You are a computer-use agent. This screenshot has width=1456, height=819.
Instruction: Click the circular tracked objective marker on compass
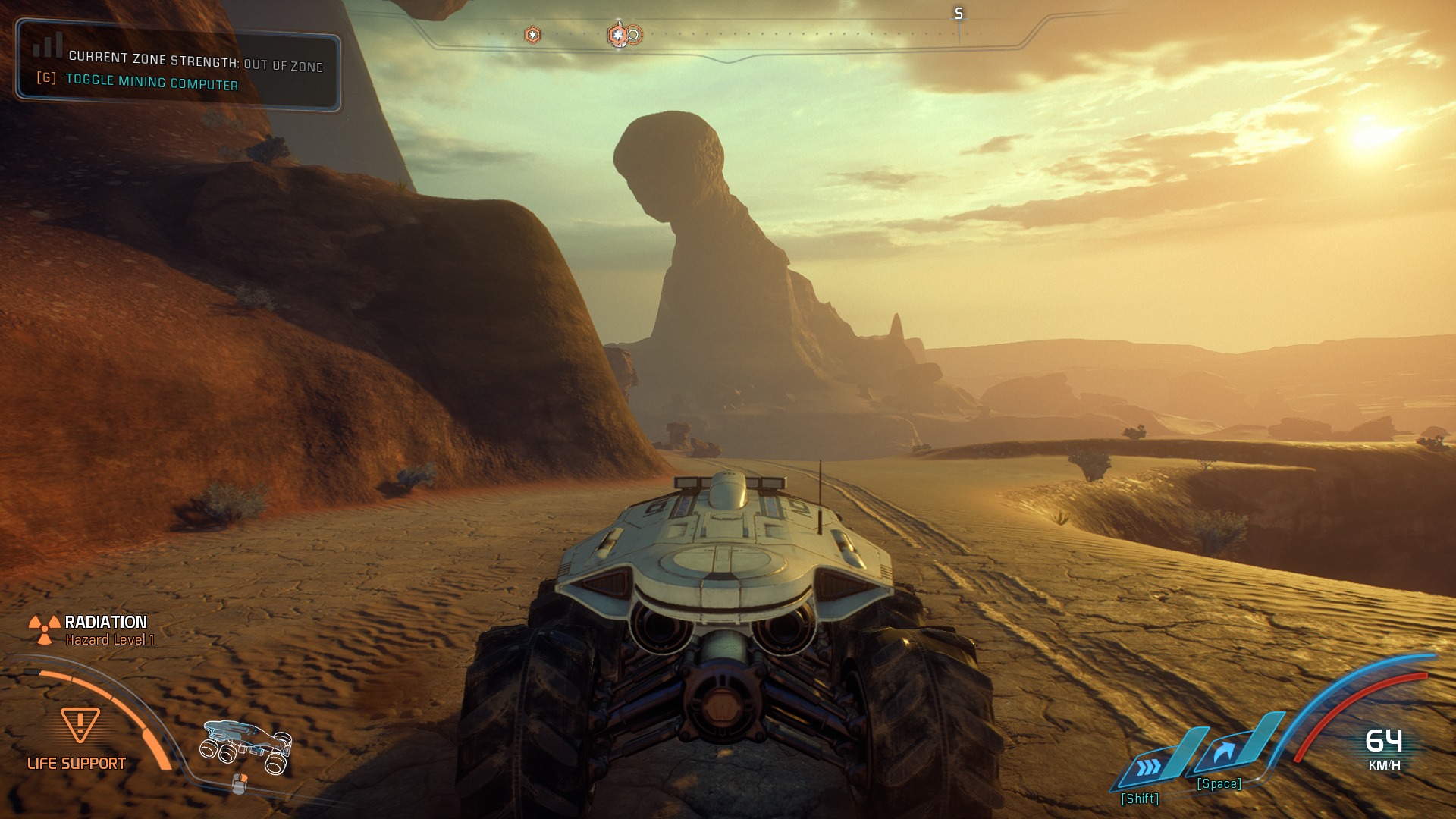click(x=633, y=34)
